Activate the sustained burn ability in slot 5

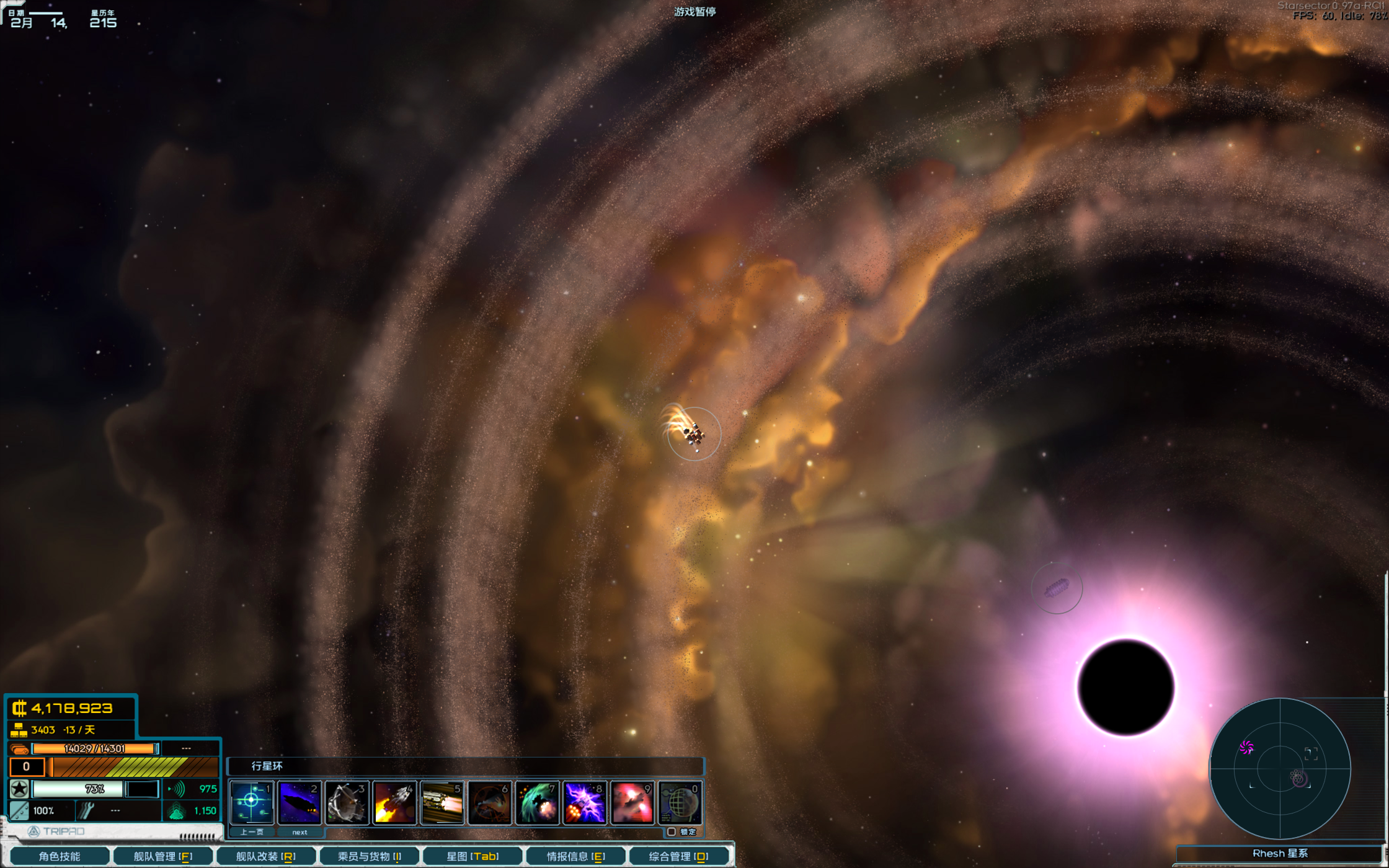pos(442,802)
